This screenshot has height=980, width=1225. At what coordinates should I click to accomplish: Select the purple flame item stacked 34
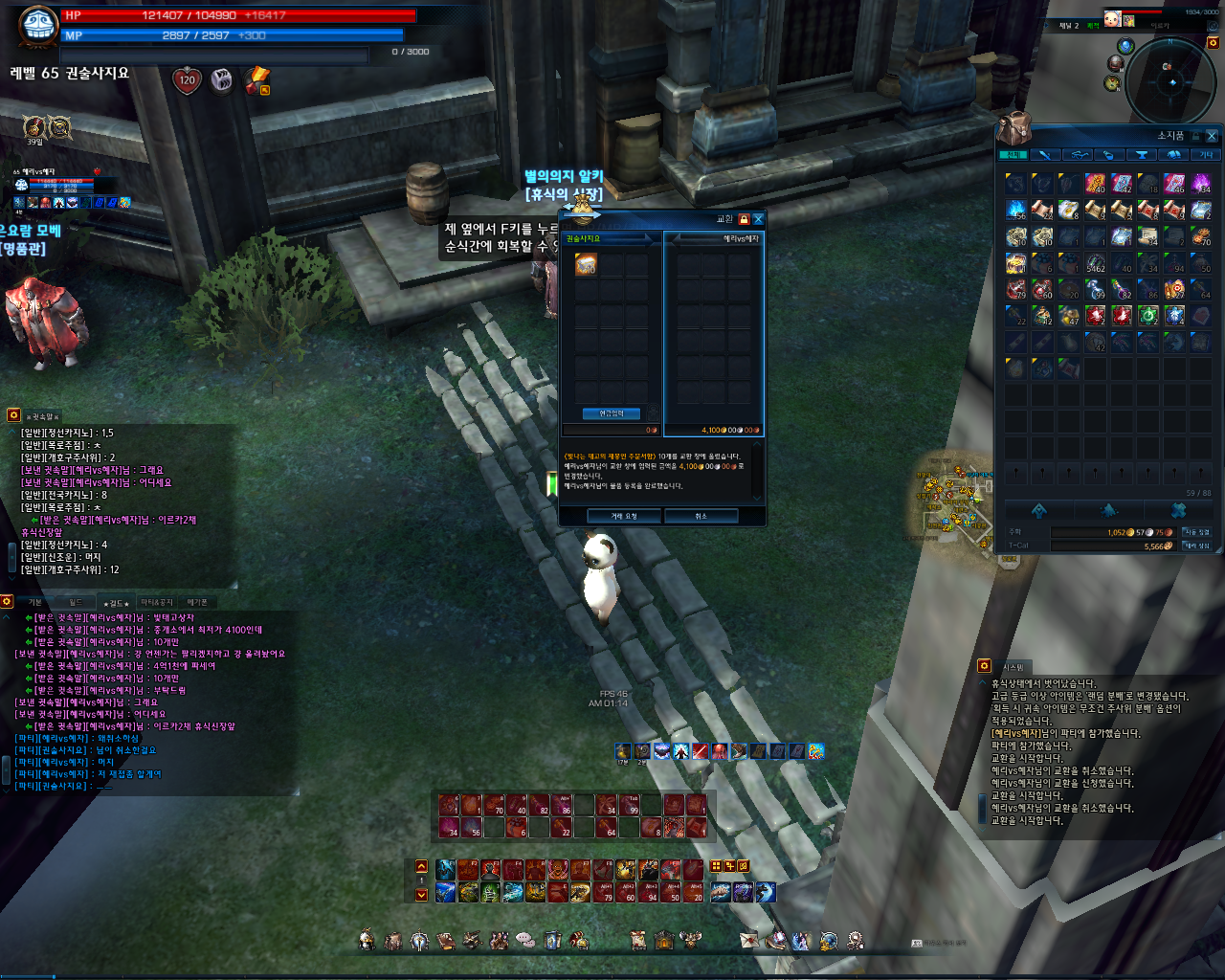(1201, 183)
